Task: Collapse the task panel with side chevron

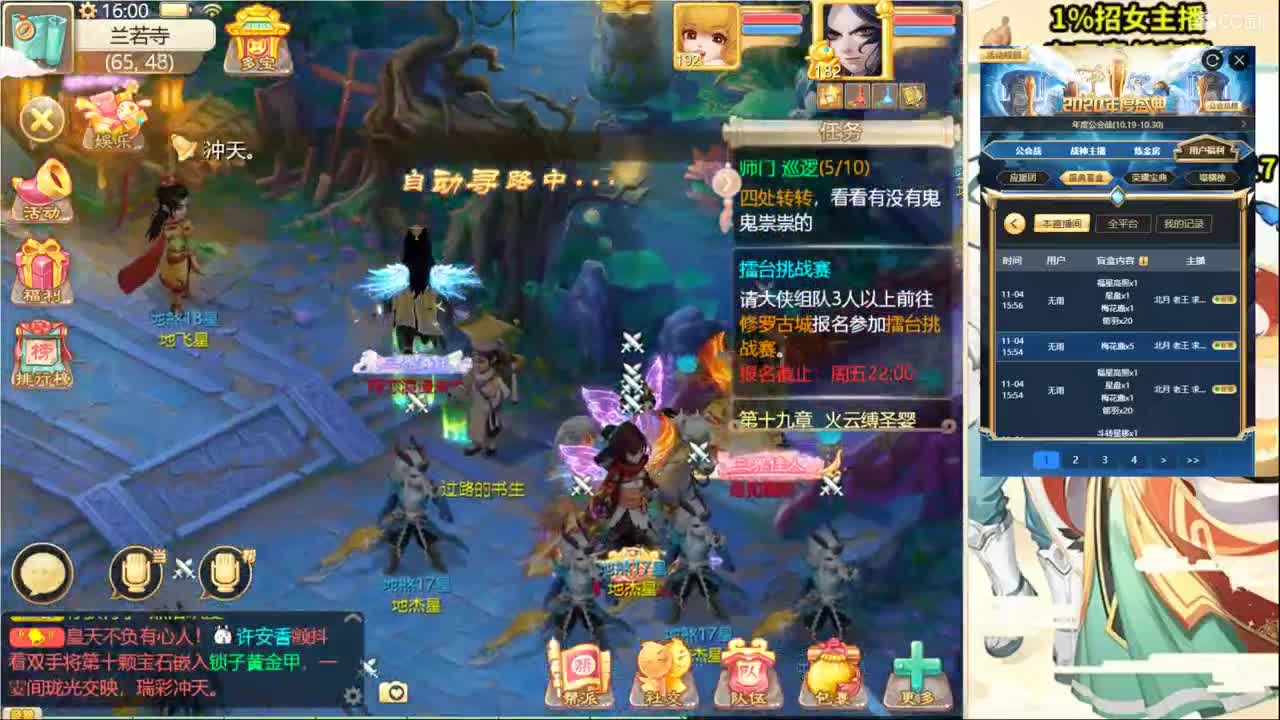Action: coord(724,184)
